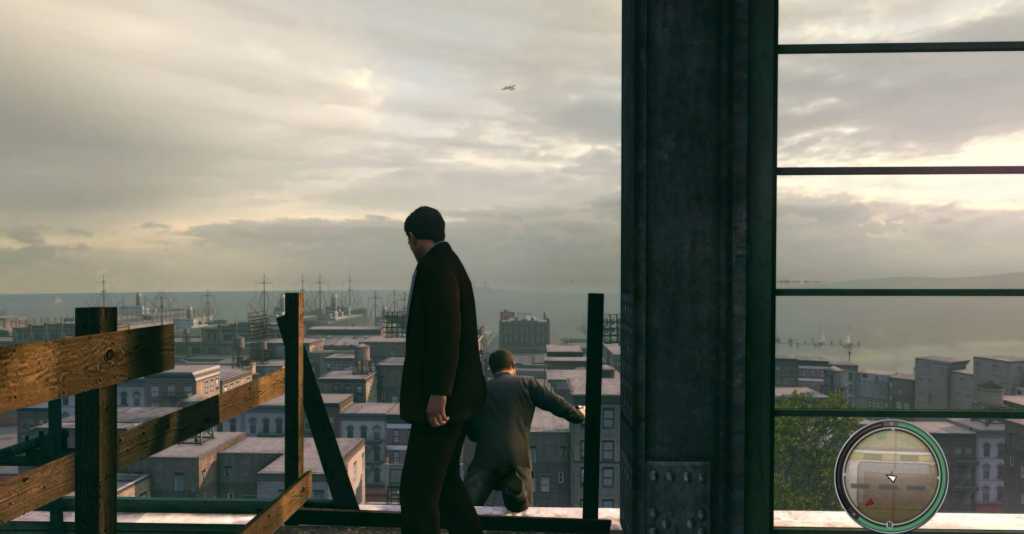This screenshot has height=534, width=1024.
Task: Click the white player arrow on minimap
Action: [891, 478]
